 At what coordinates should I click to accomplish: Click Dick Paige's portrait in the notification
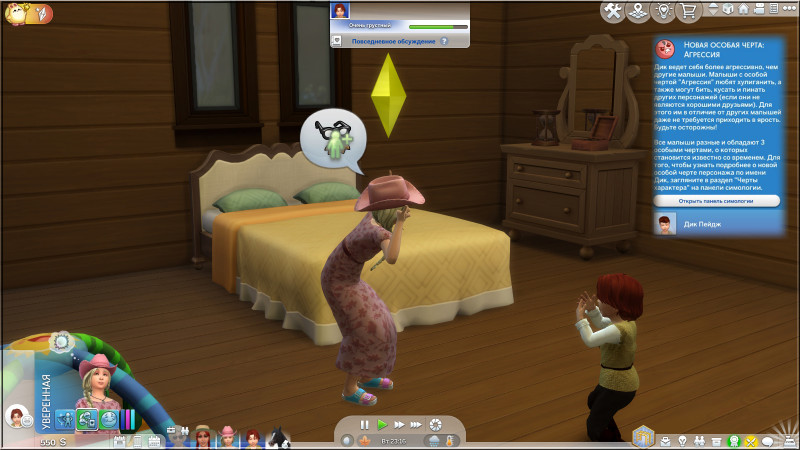(x=664, y=223)
